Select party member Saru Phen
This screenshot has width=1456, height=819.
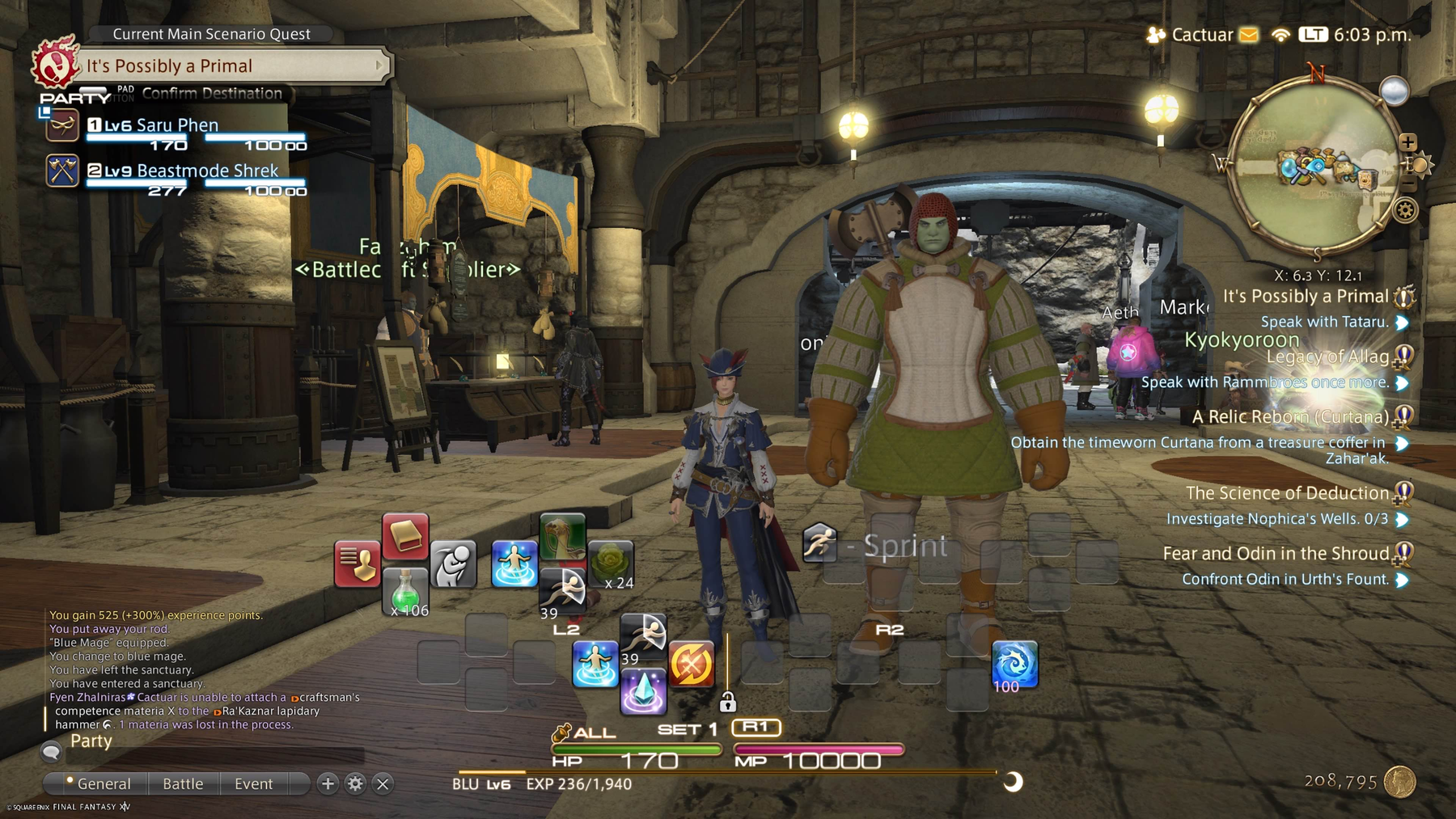tap(177, 125)
